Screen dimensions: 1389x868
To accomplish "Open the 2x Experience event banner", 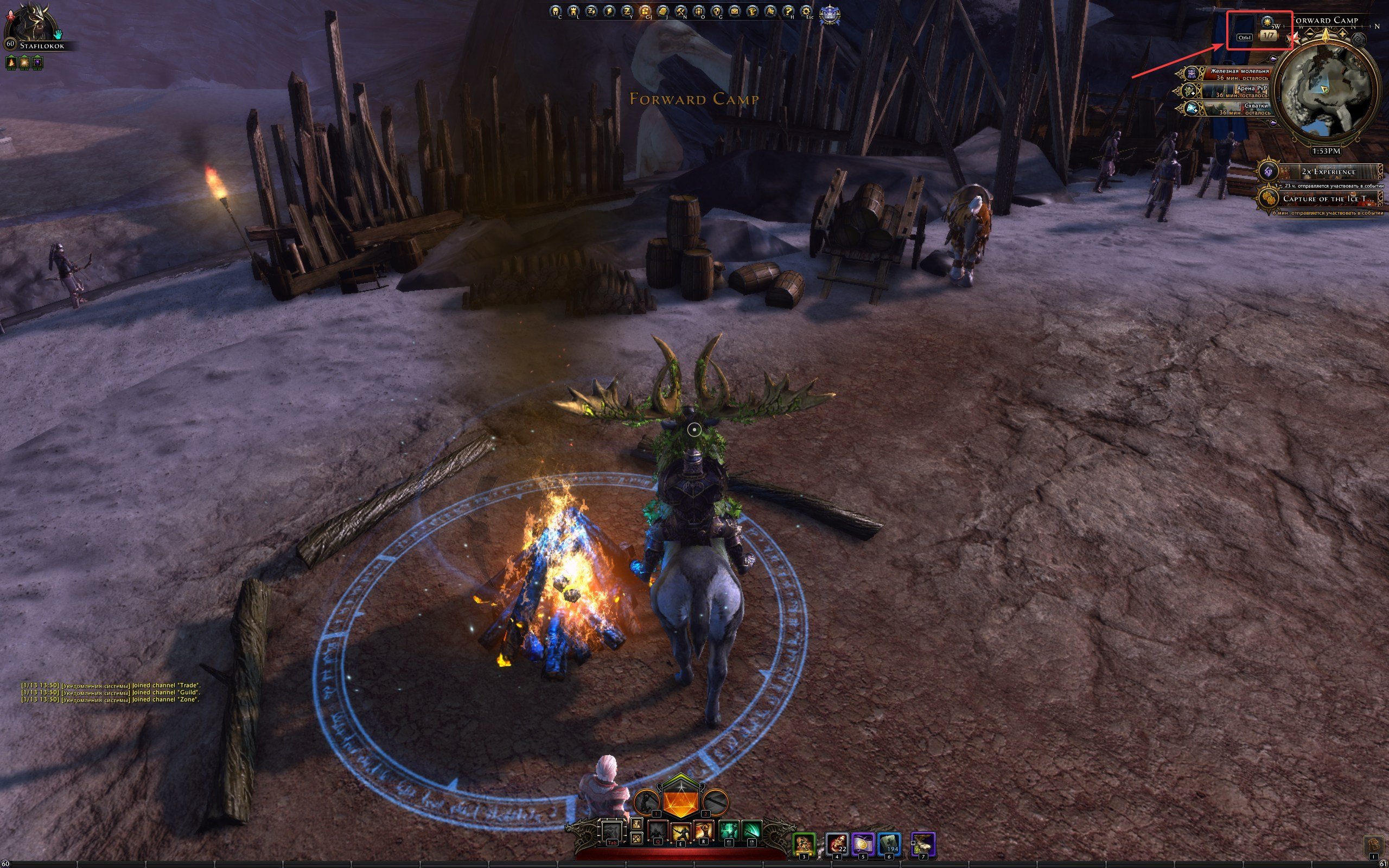I will pyautogui.click(x=1320, y=171).
